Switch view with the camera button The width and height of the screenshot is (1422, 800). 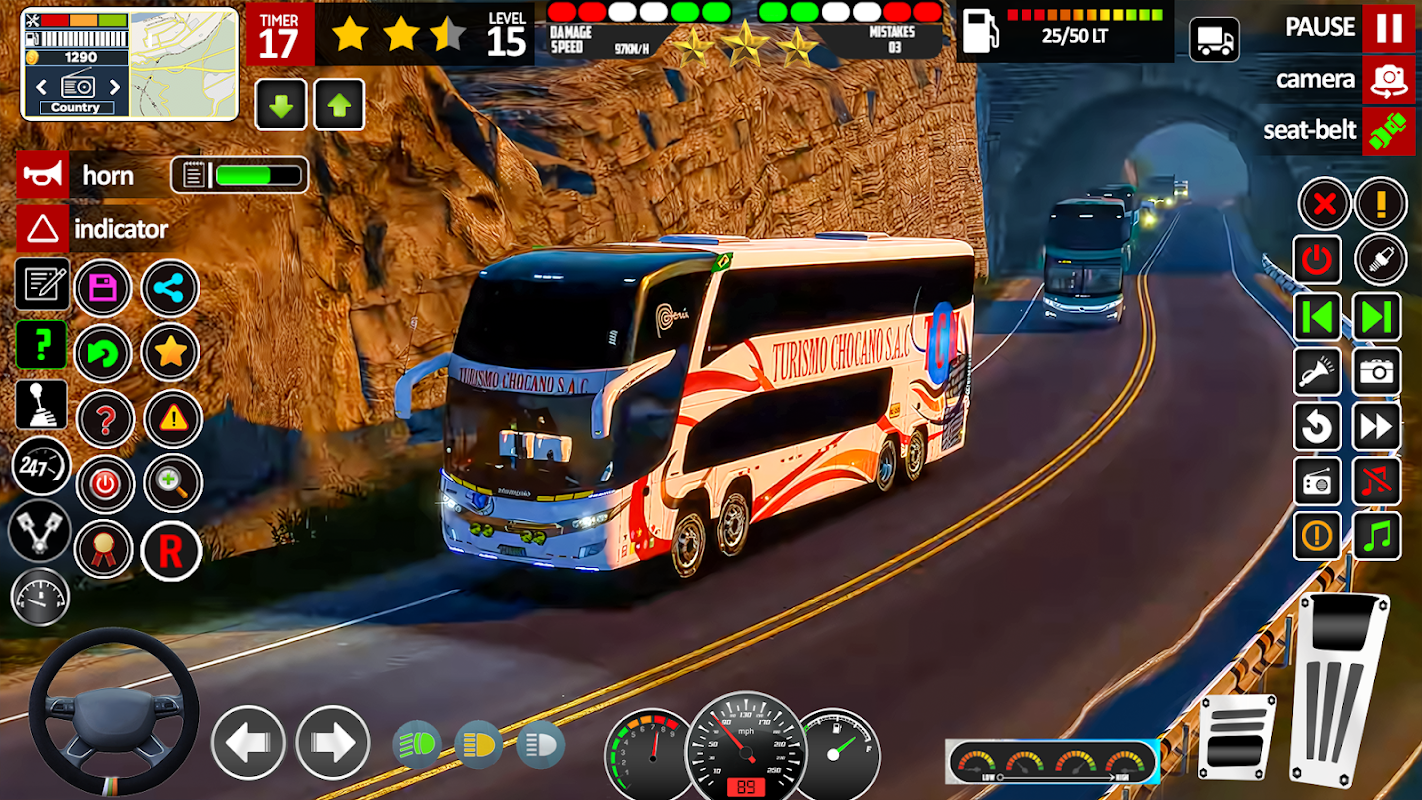tap(1388, 80)
